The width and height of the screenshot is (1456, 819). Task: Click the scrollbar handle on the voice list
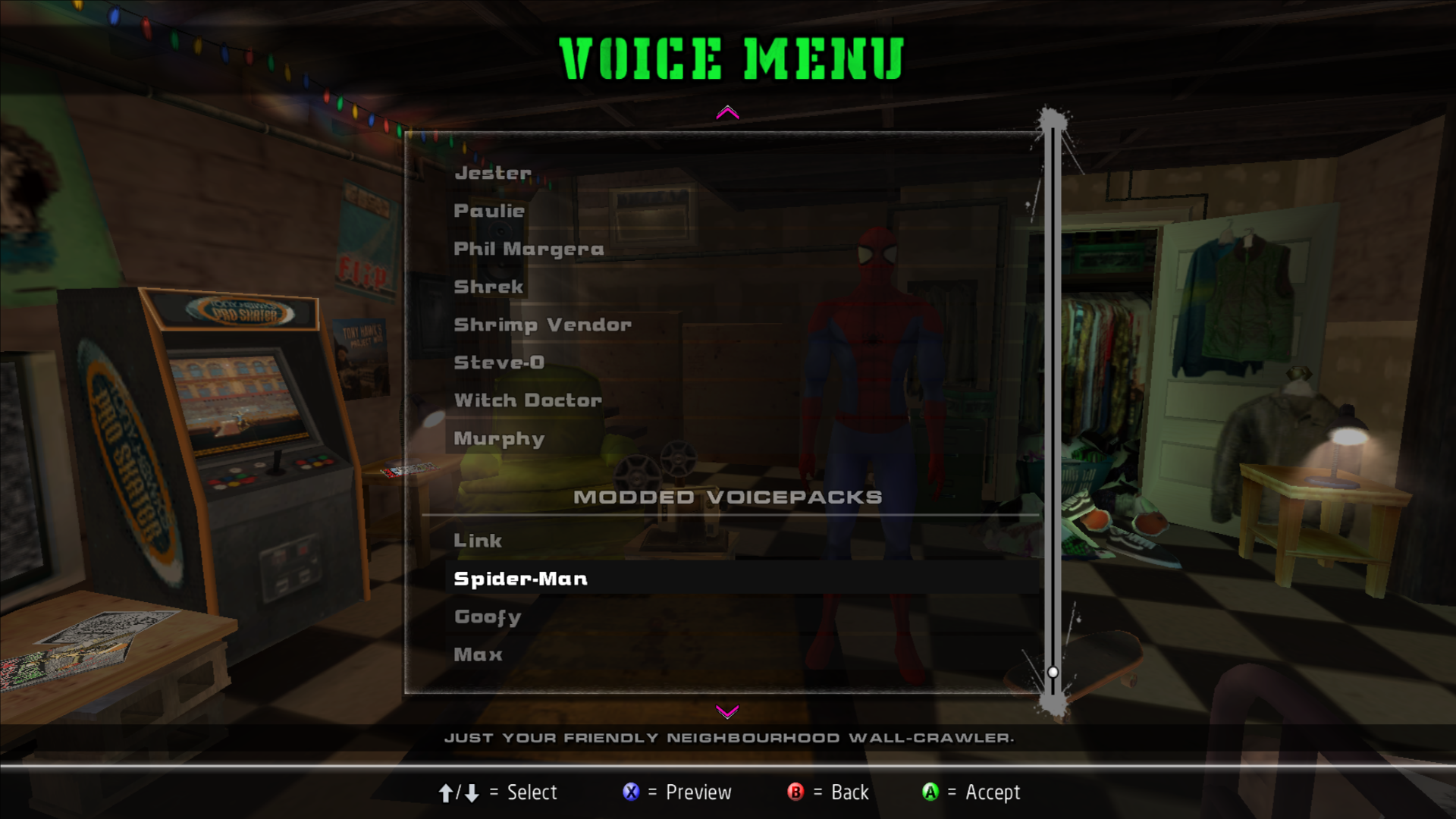click(x=1053, y=672)
